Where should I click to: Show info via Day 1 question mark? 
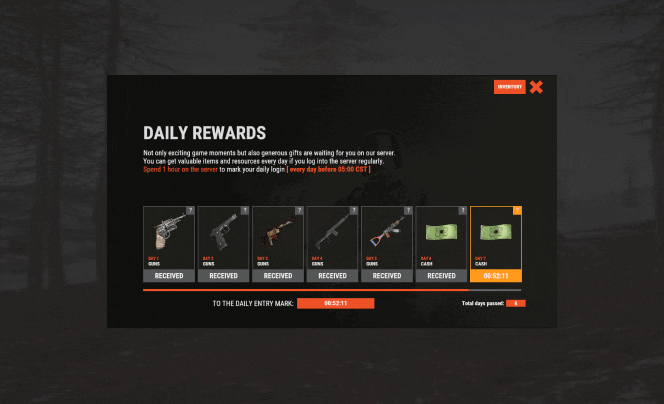[x=190, y=210]
